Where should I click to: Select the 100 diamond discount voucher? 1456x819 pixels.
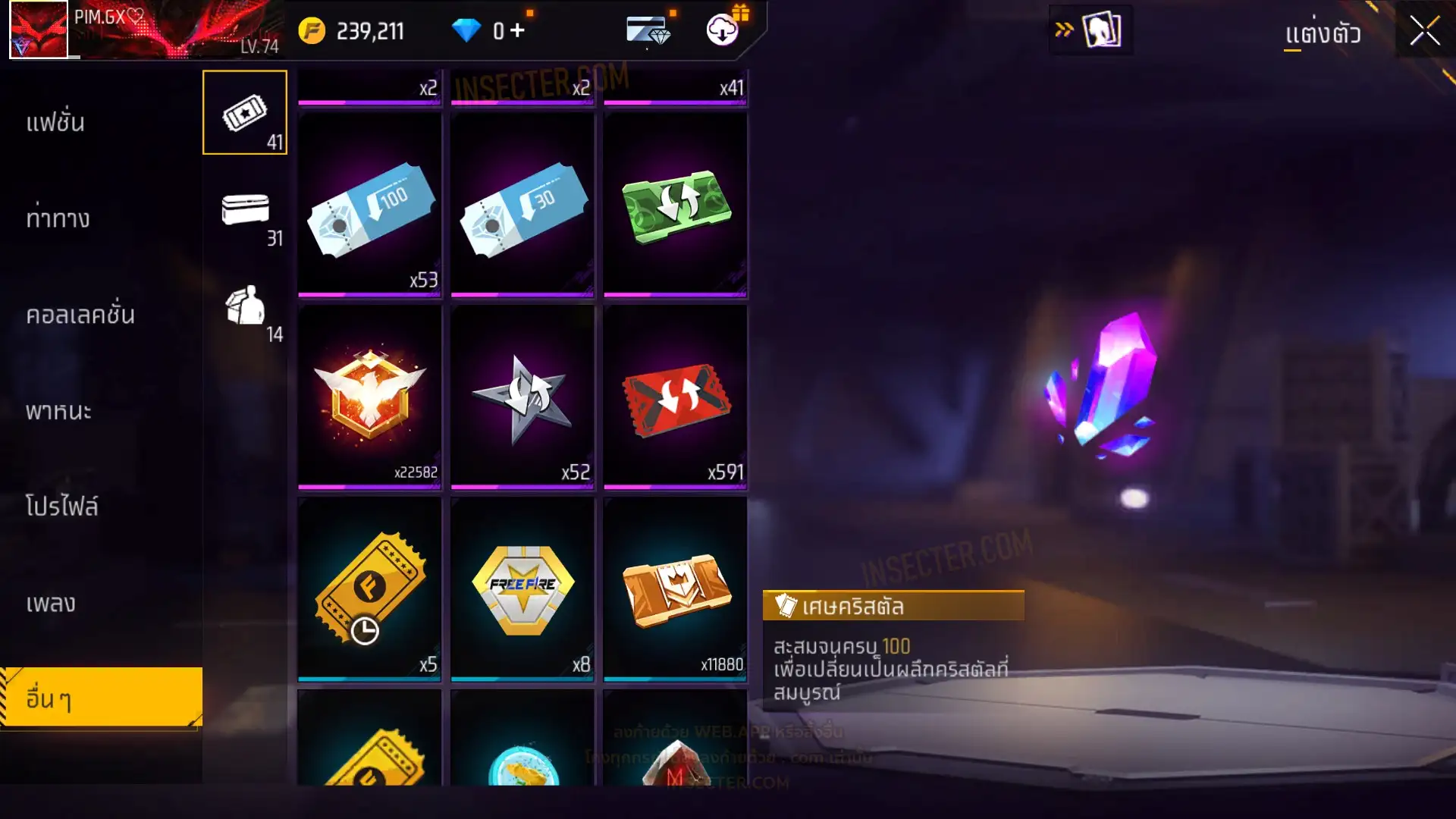point(370,206)
